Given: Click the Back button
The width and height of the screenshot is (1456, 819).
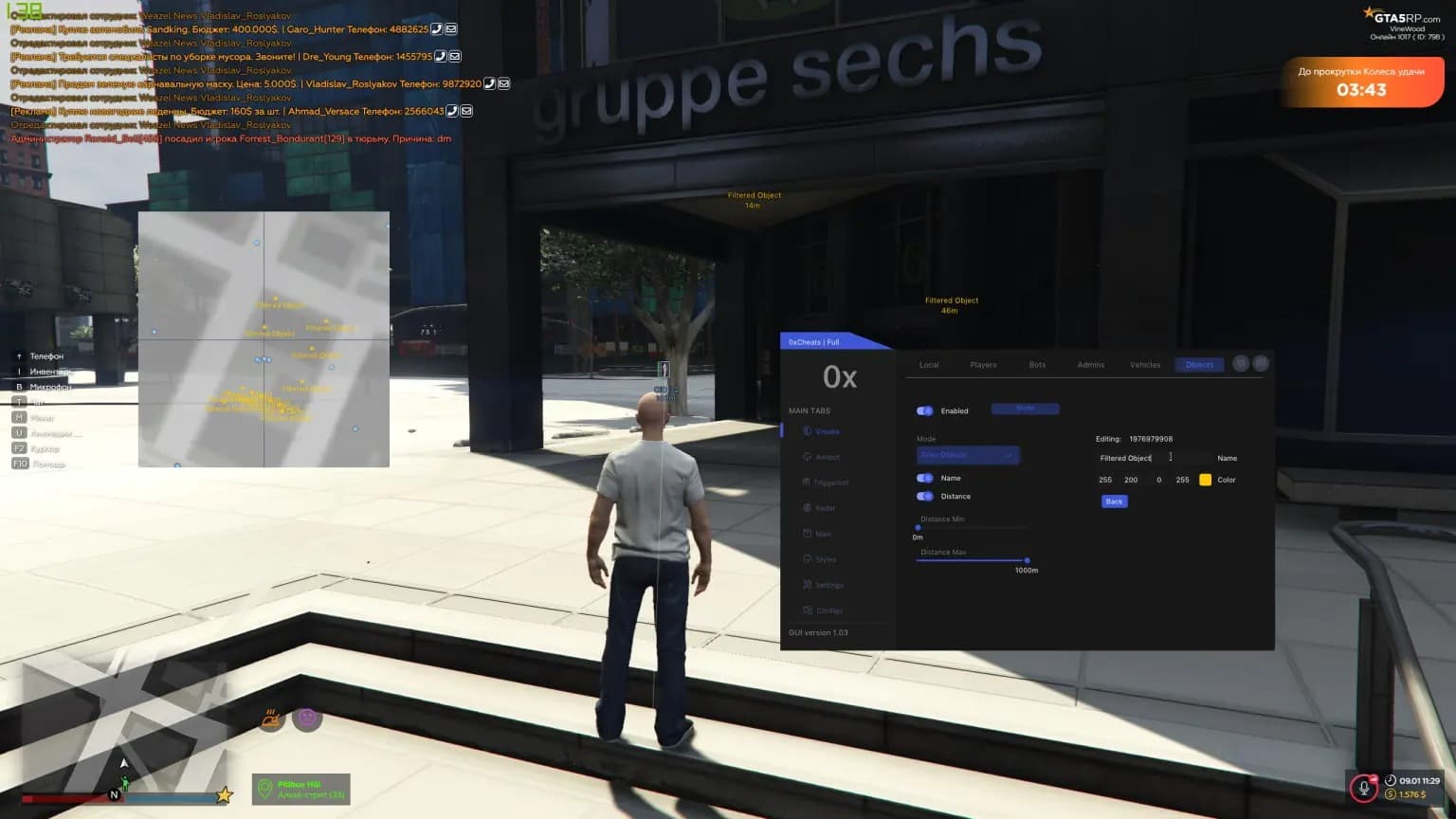Looking at the screenshot, I should 1114,501.
